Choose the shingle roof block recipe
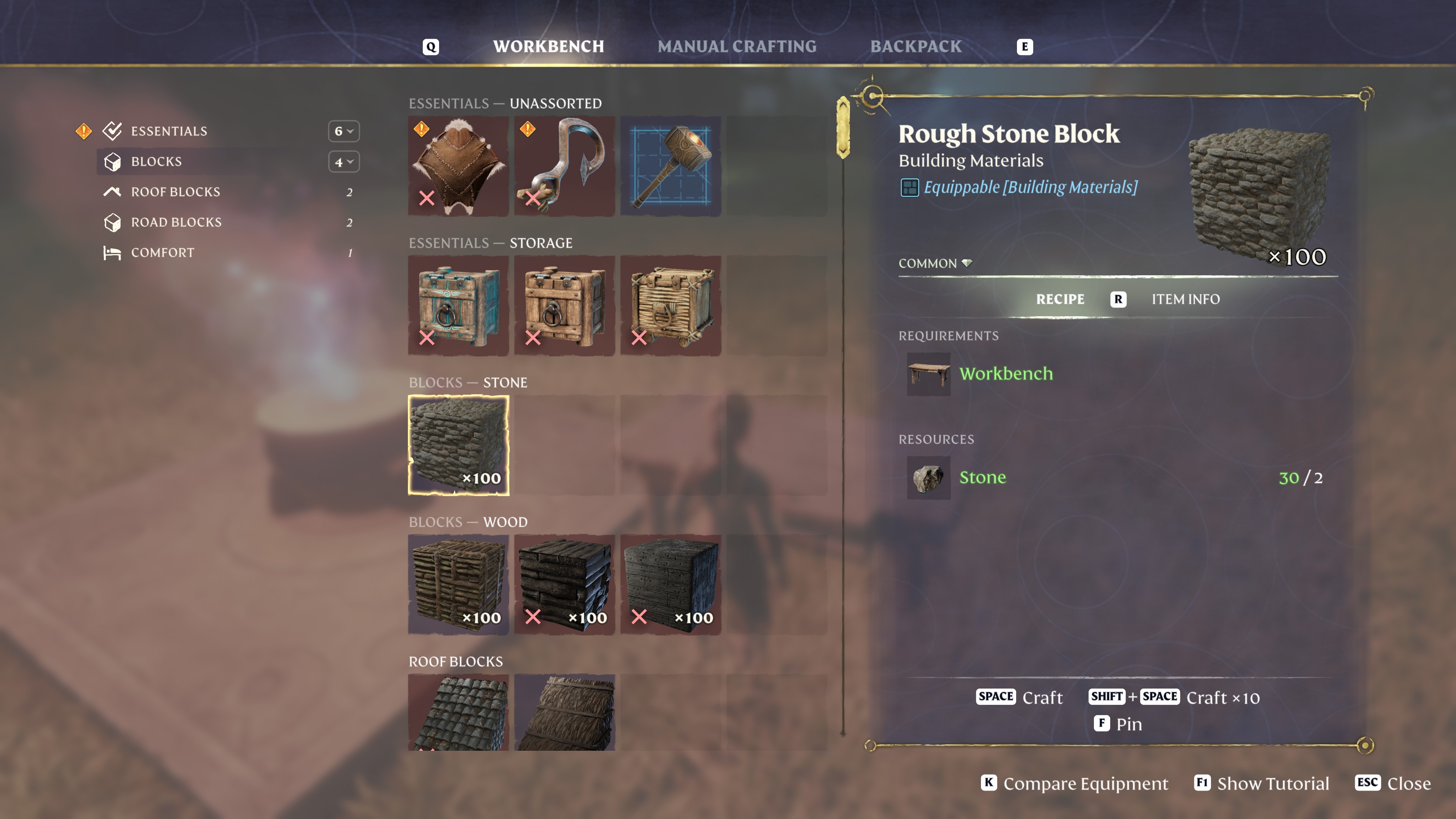Screen dimensions: 1456x819 point(458,712)
